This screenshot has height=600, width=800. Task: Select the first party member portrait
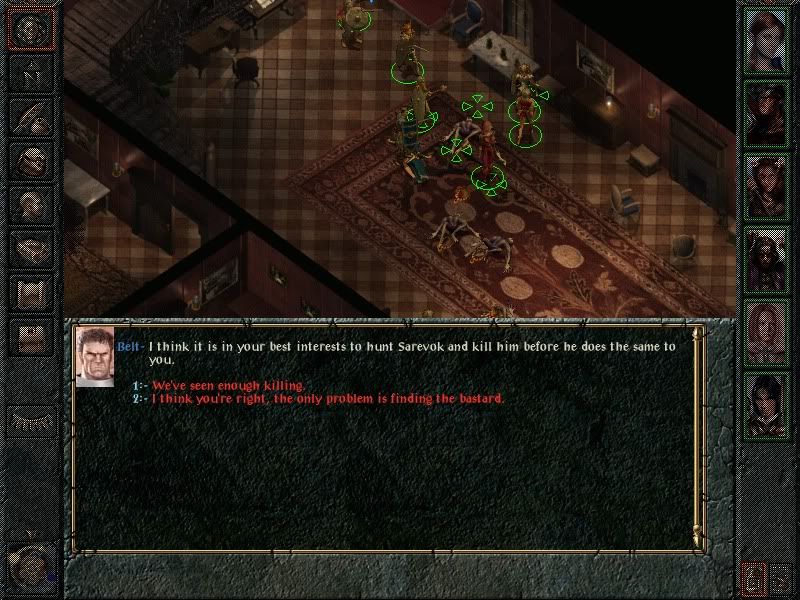767,38
